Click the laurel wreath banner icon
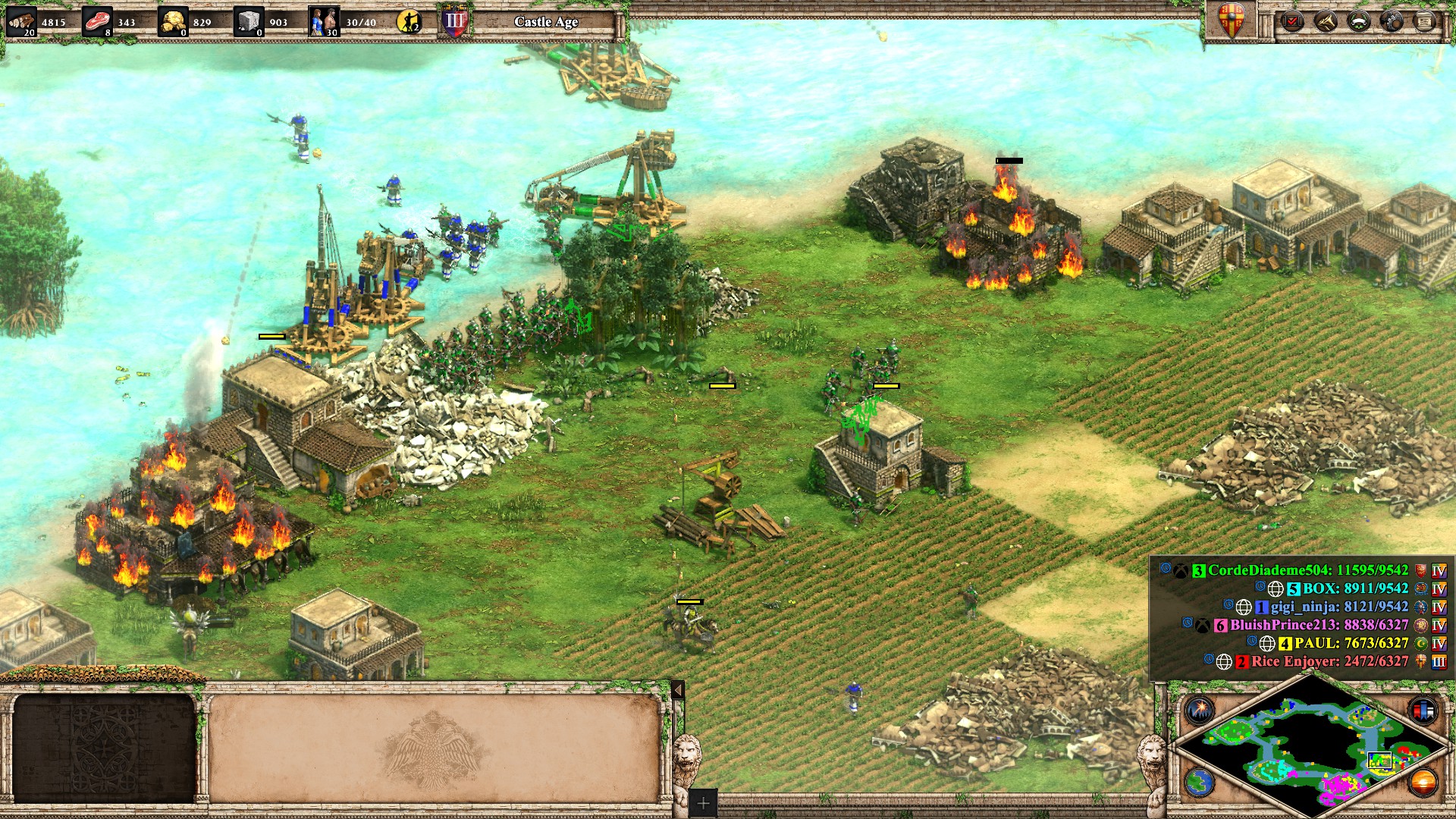1456x819 pixels. click(x=1358, y=21)
